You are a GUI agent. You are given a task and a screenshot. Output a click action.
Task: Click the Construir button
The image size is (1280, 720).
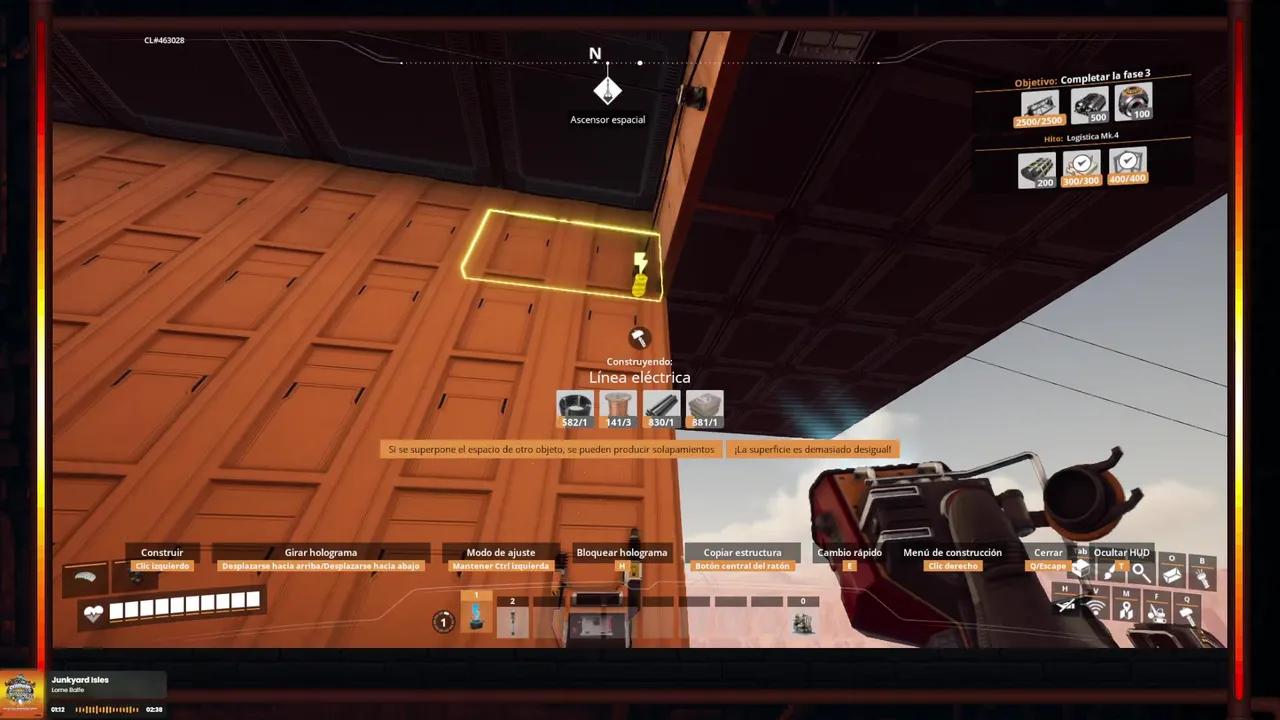point(161,552)
